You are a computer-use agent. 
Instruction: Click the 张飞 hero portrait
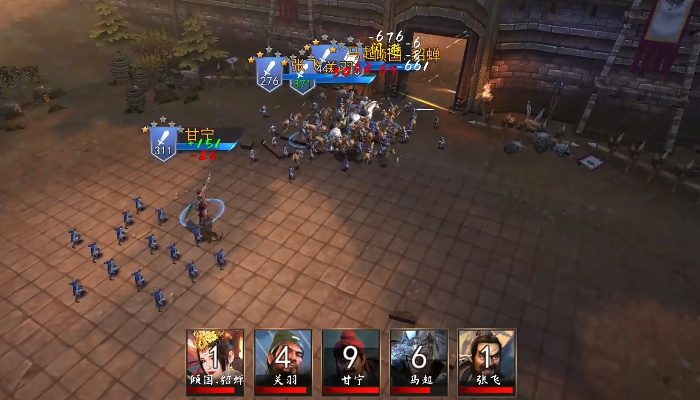click(486, 358)
